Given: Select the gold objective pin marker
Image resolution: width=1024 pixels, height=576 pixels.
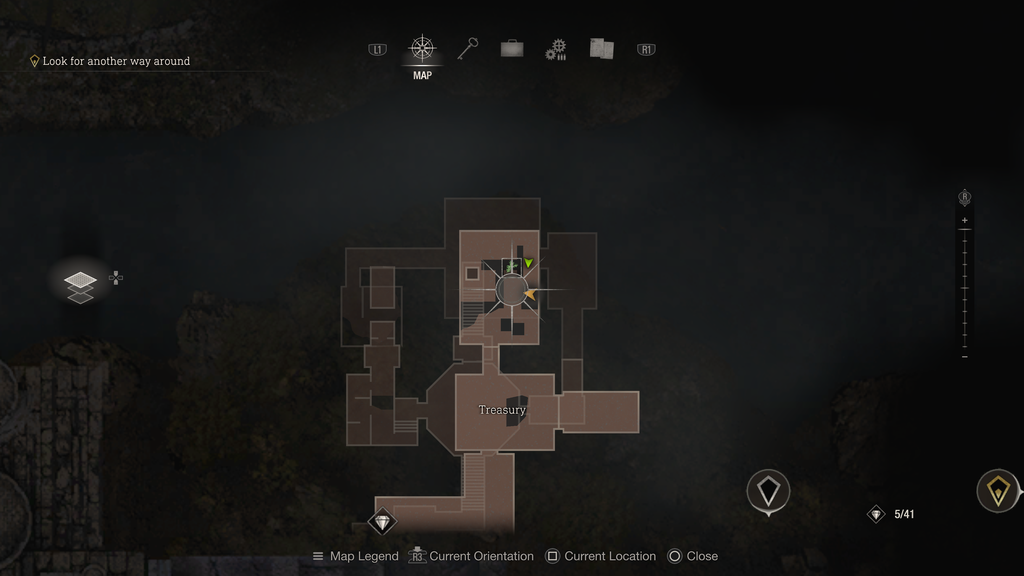Looking at the screenshot, I should (997, 490).
